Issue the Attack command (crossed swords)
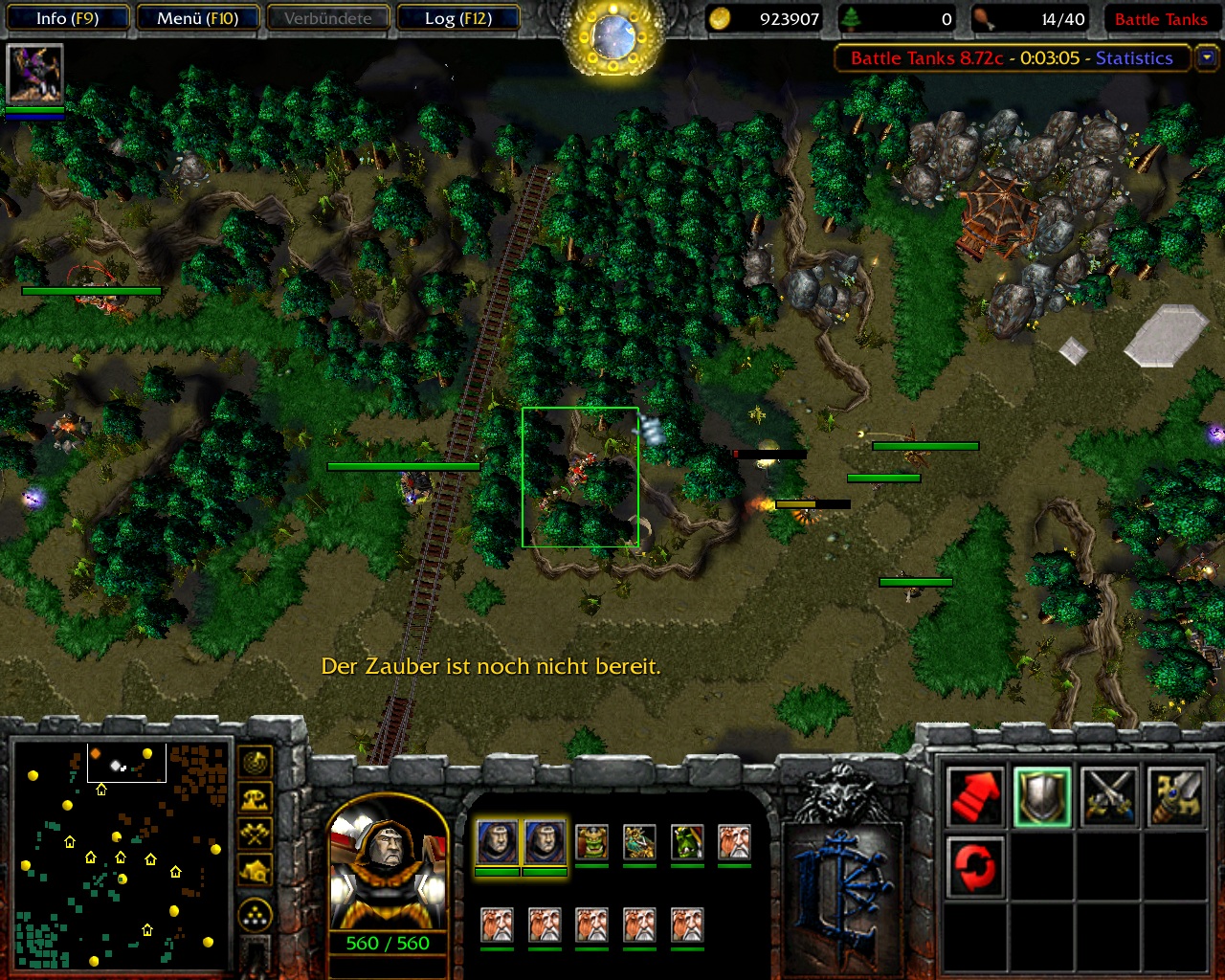 (1109, 796)
